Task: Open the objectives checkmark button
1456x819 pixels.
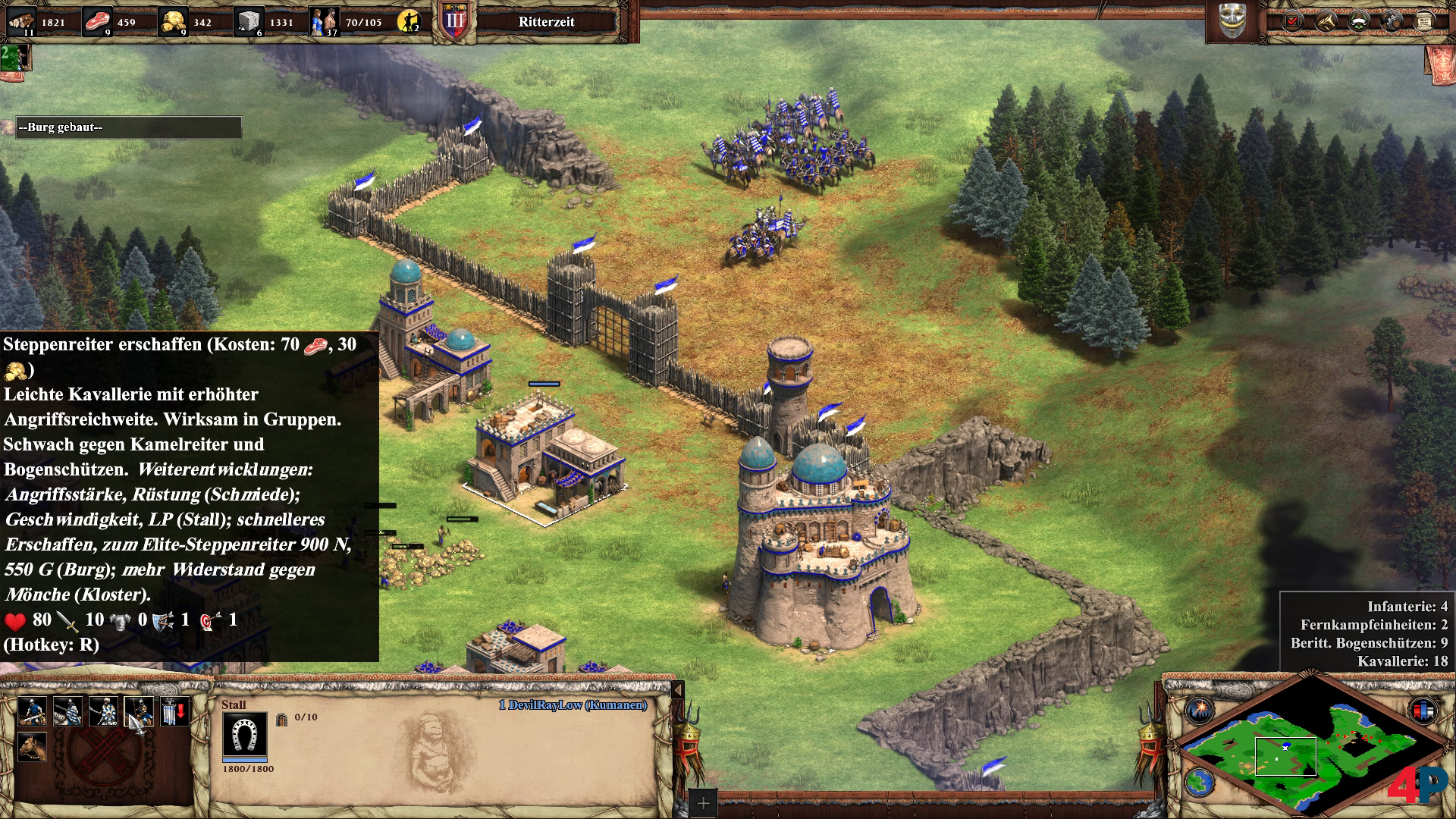Action: pos(1291,21)
